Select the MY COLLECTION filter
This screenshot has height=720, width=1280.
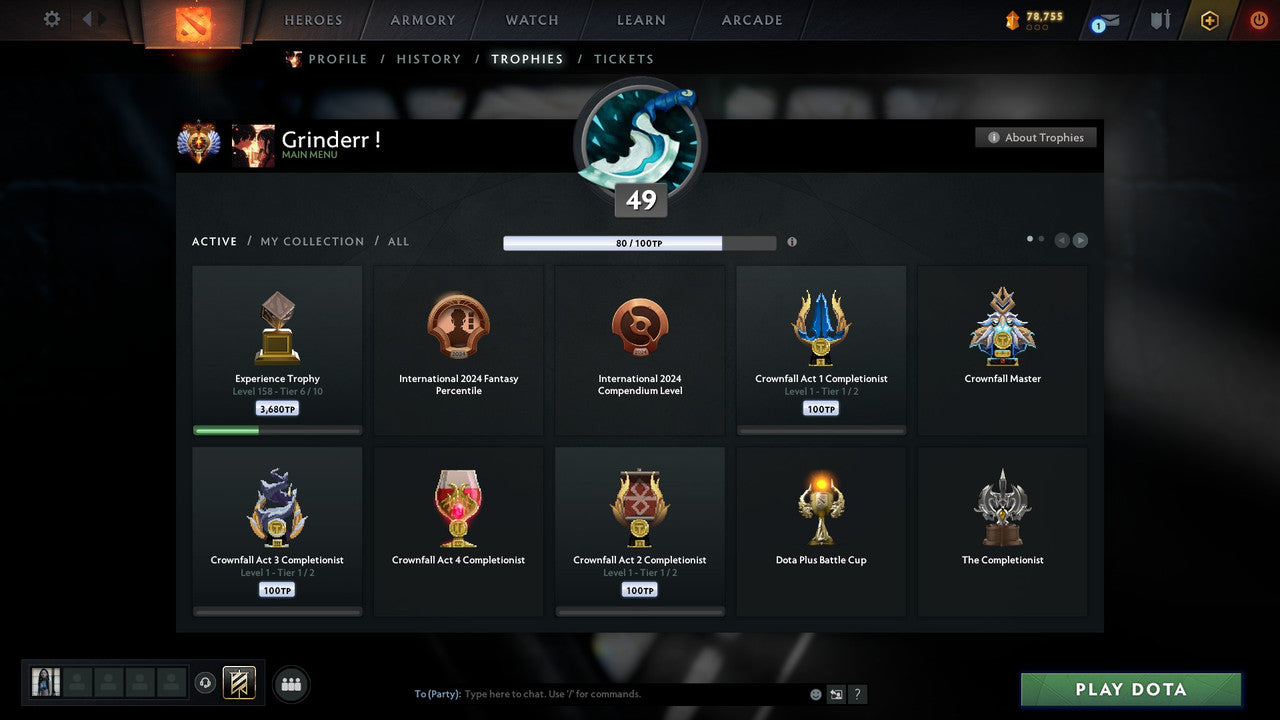[x=311, y=241]
